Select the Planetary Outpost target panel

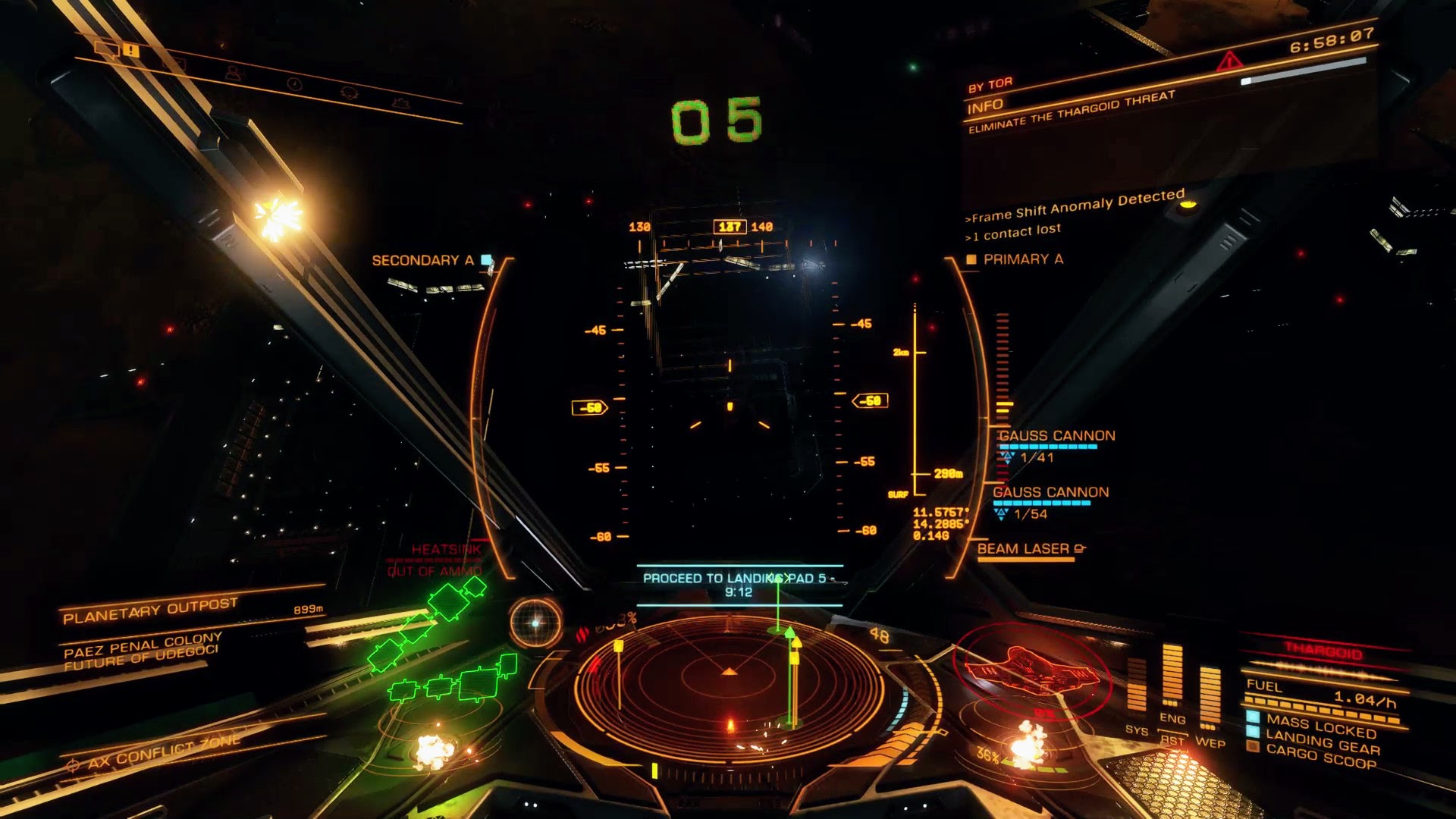point(152,610)
